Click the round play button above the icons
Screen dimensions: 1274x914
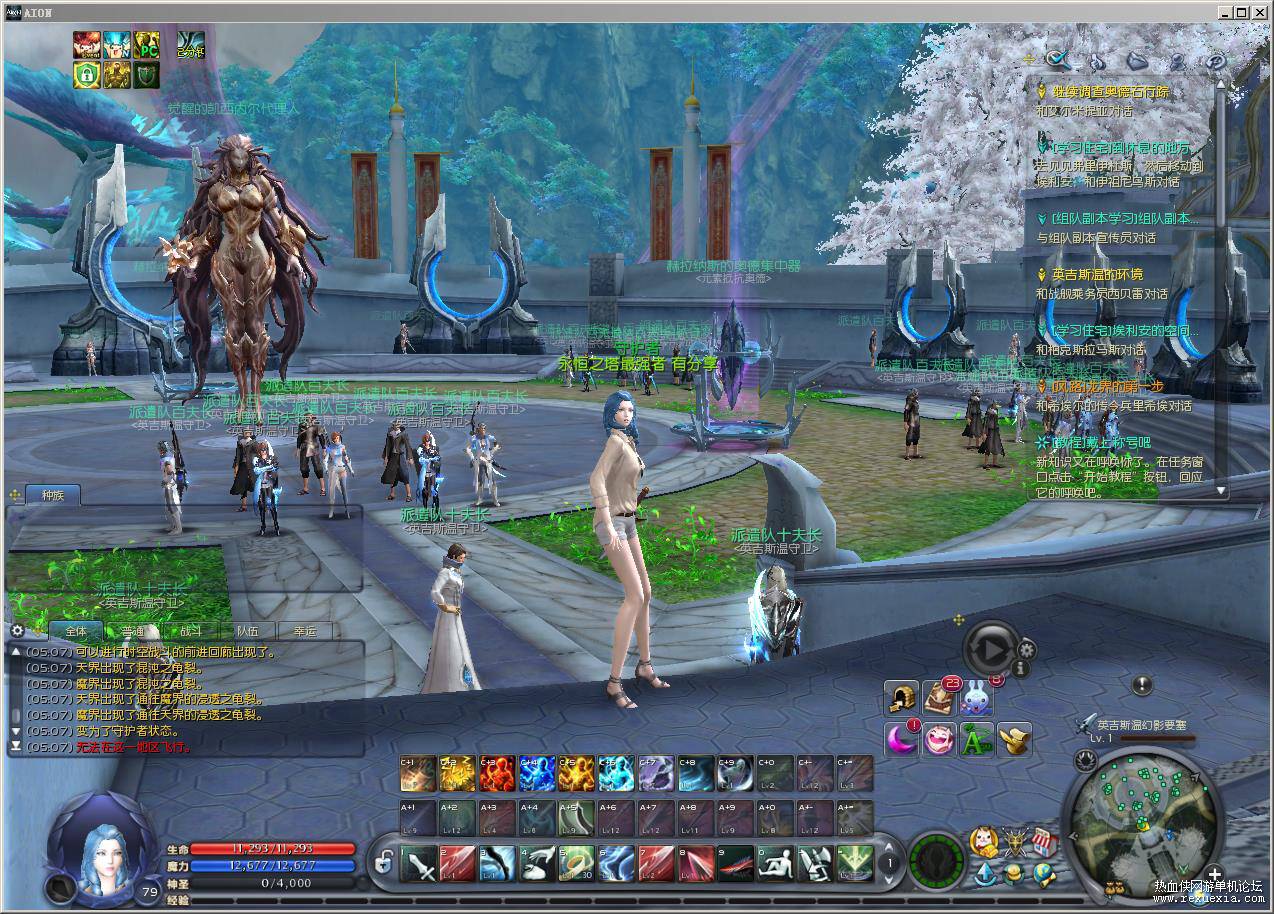click(990, 650)
